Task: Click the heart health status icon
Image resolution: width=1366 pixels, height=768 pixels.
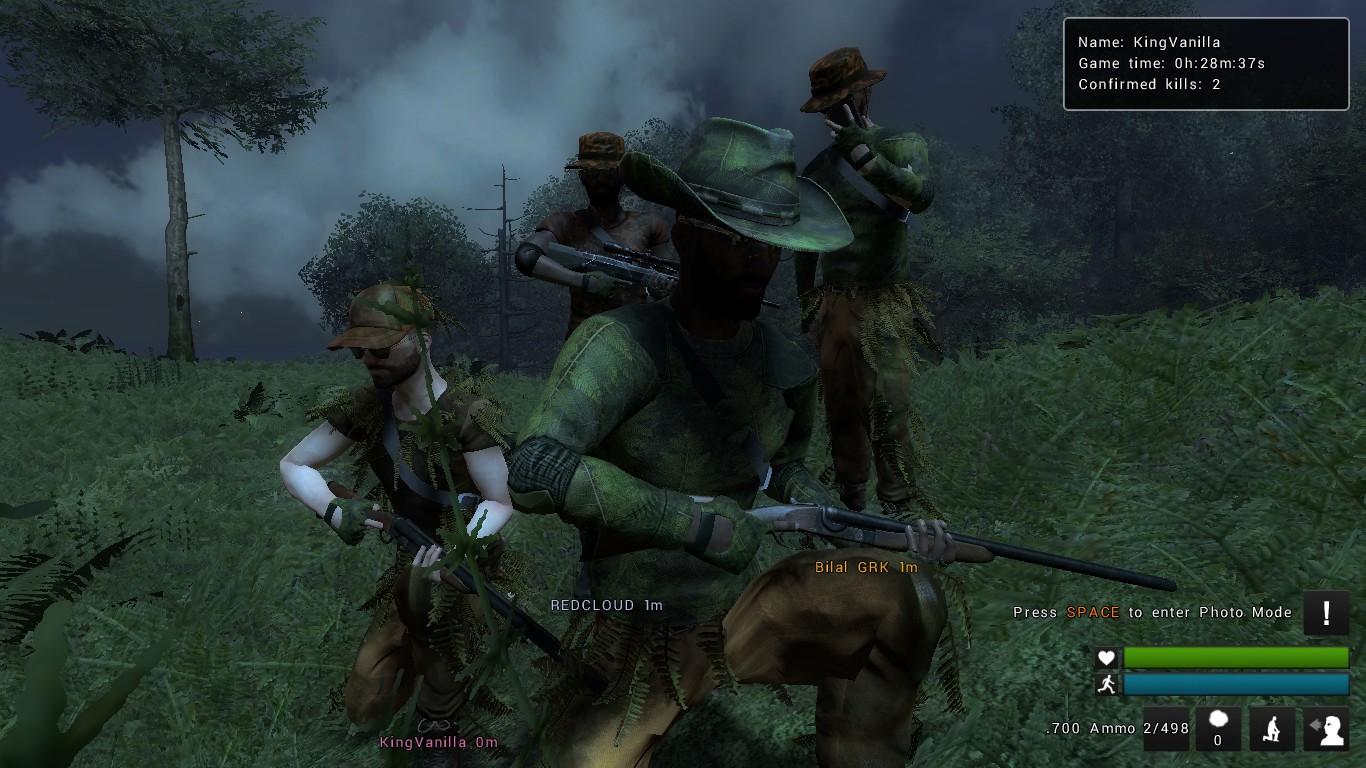Action: 1105,658
